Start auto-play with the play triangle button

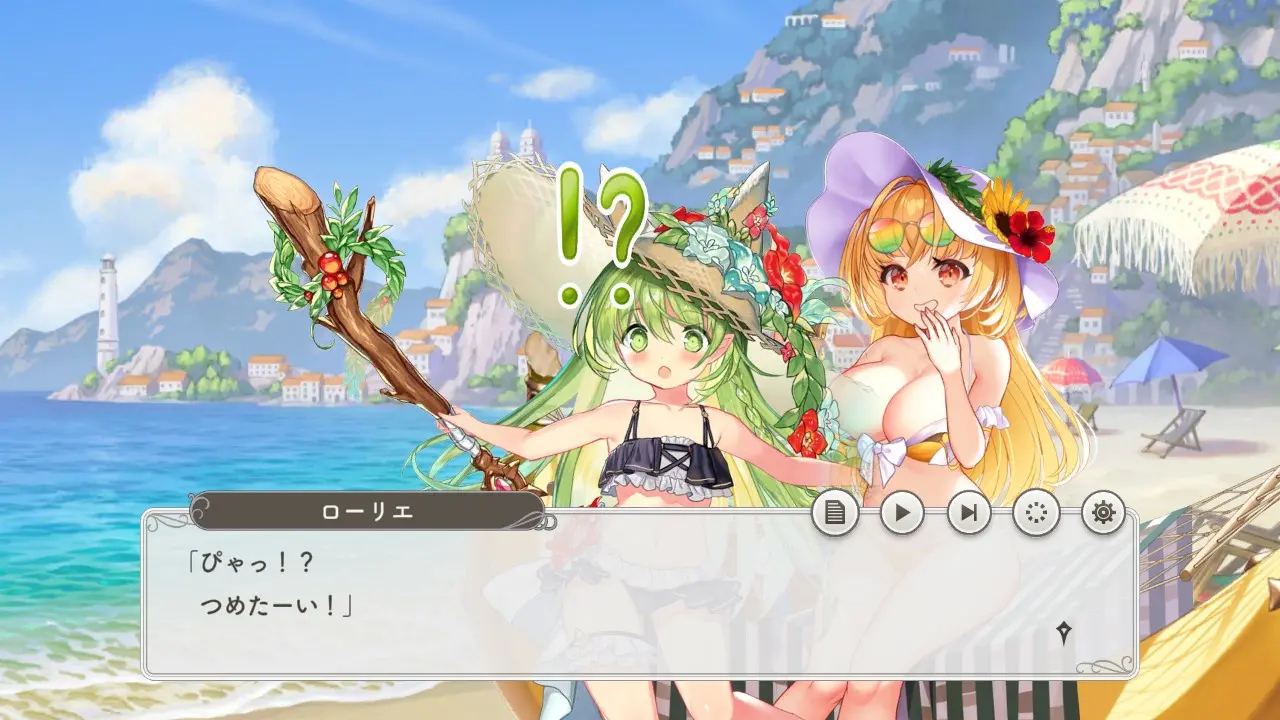902,513
